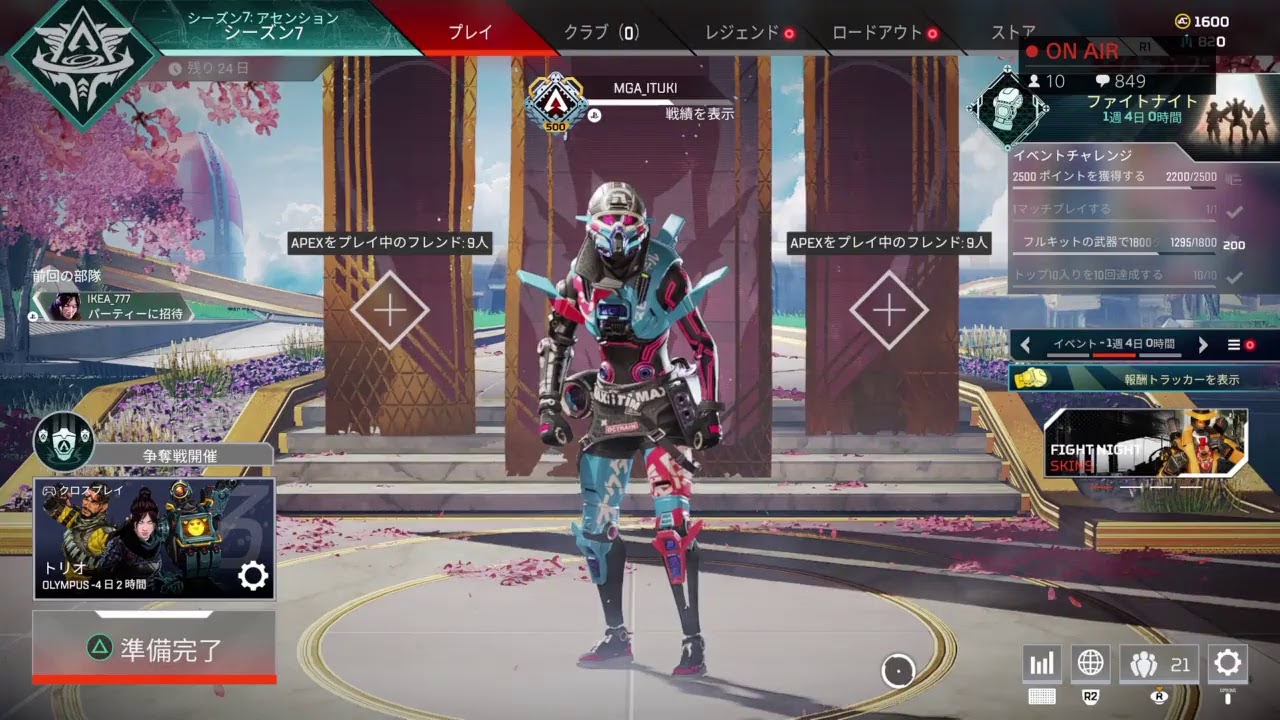Go to the ストア tab
The image size is (1280, 720).
pos(1013,32)
